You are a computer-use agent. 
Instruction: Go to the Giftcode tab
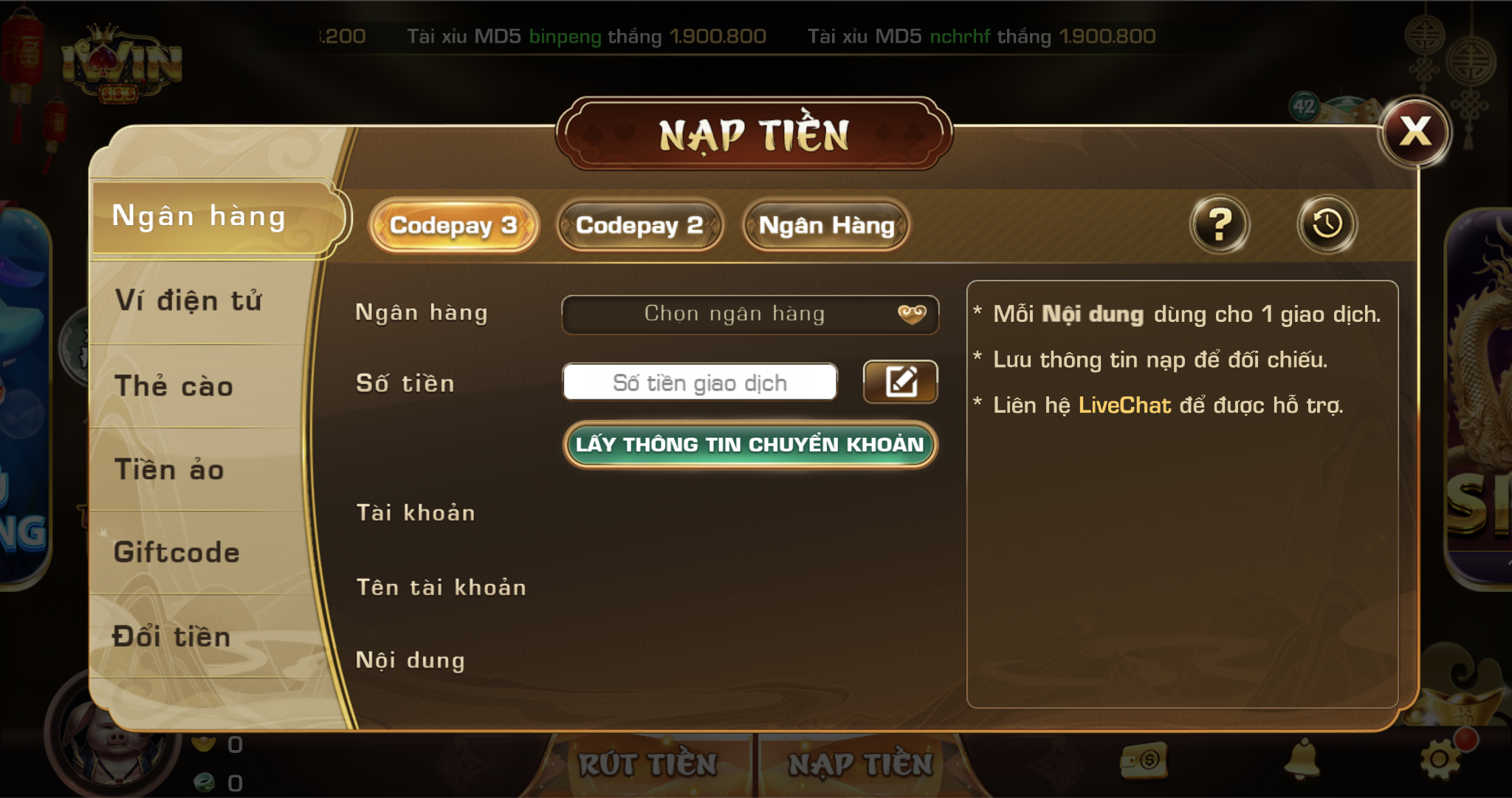[x=176, y=552]
